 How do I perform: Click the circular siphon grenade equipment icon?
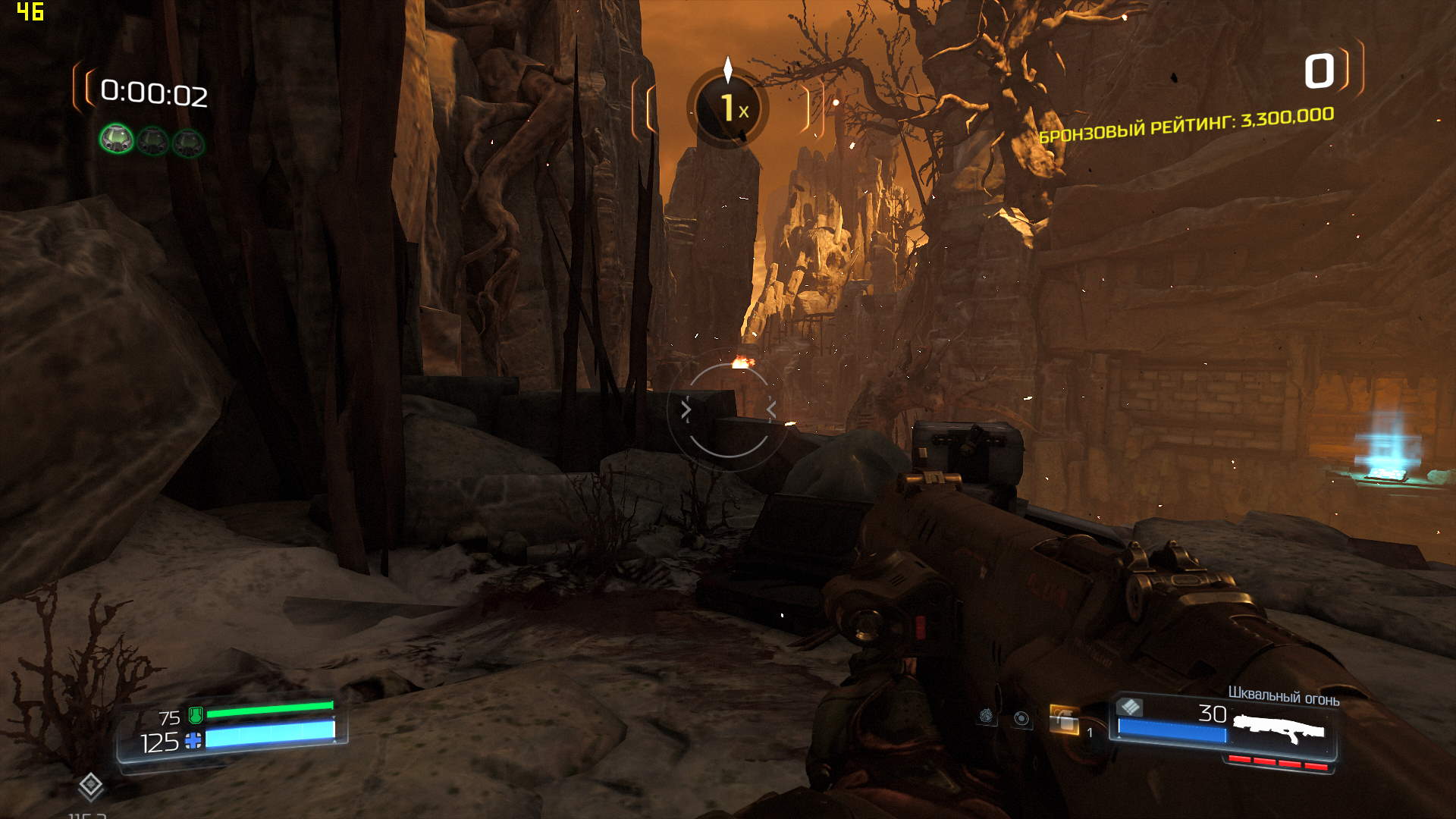pyautogui.click(x=1021, y=719)
